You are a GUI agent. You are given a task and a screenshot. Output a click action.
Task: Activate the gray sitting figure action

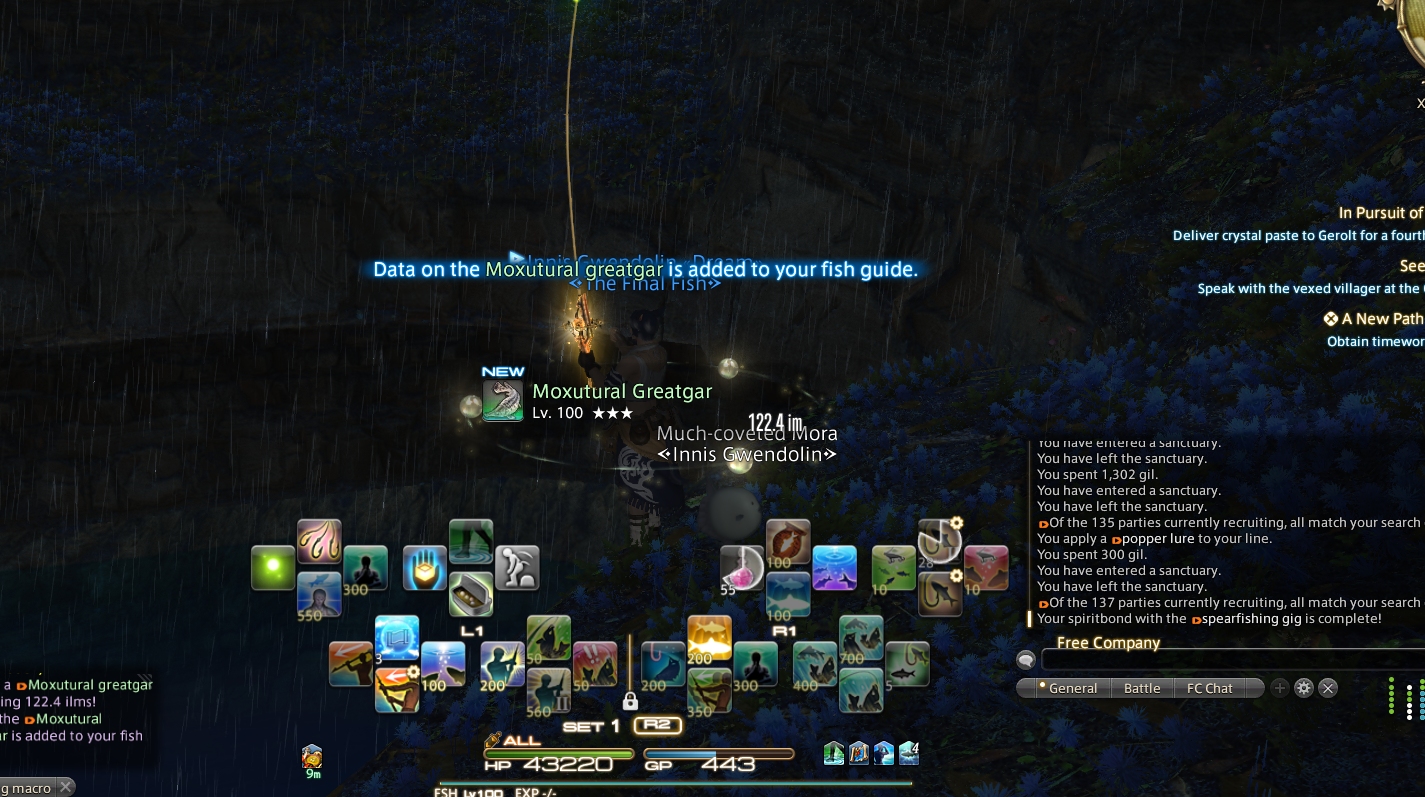(x=517, y=568)
